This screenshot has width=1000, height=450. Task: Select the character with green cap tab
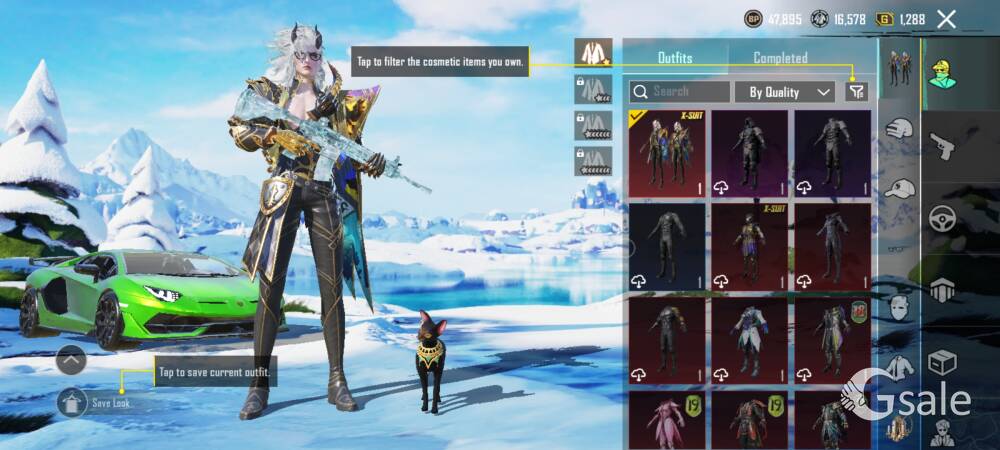click(x=943, y=72)
